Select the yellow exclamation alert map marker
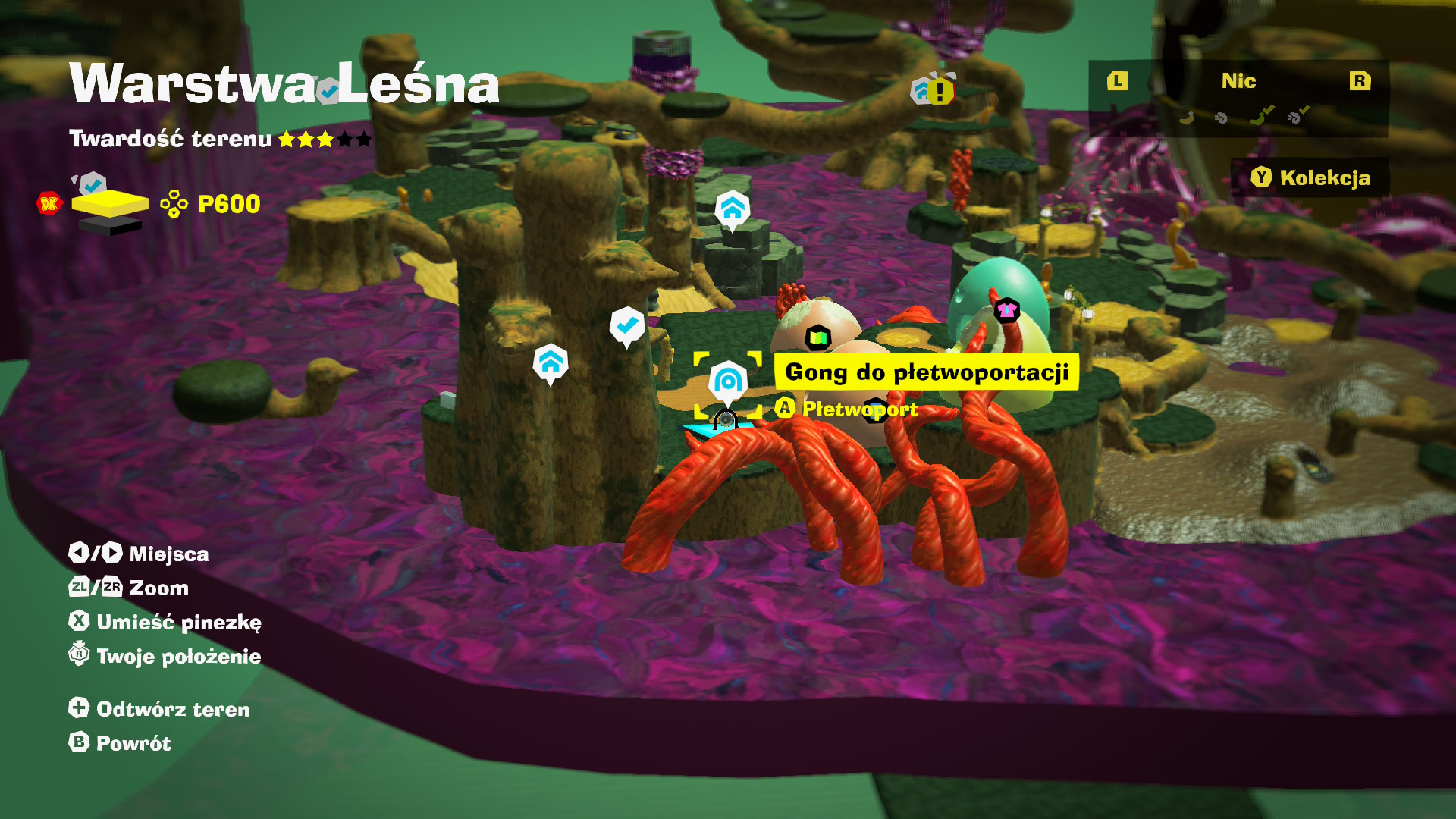 tap(940, 92)
